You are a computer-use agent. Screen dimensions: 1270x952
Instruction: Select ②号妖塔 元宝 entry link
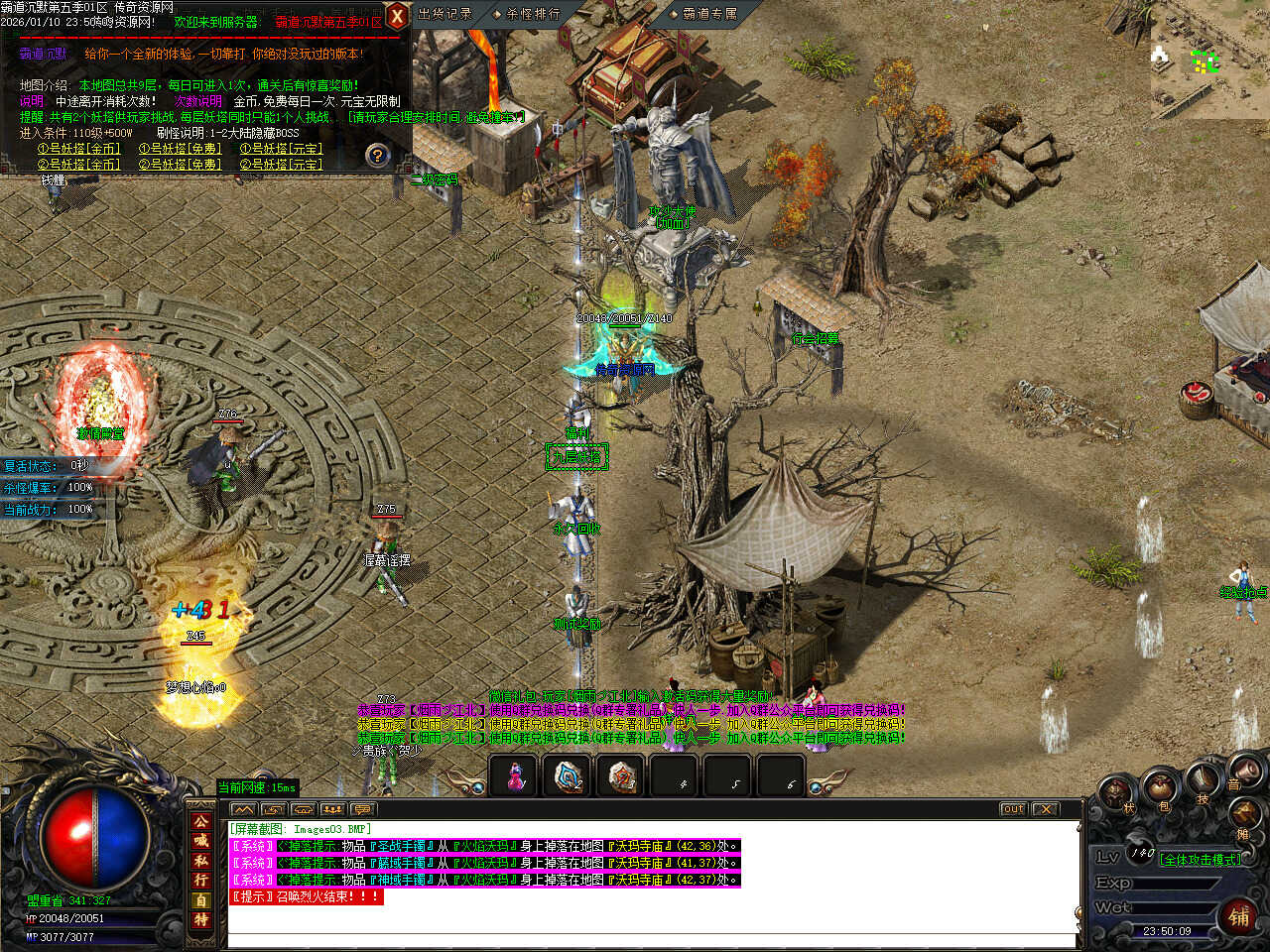281,164
